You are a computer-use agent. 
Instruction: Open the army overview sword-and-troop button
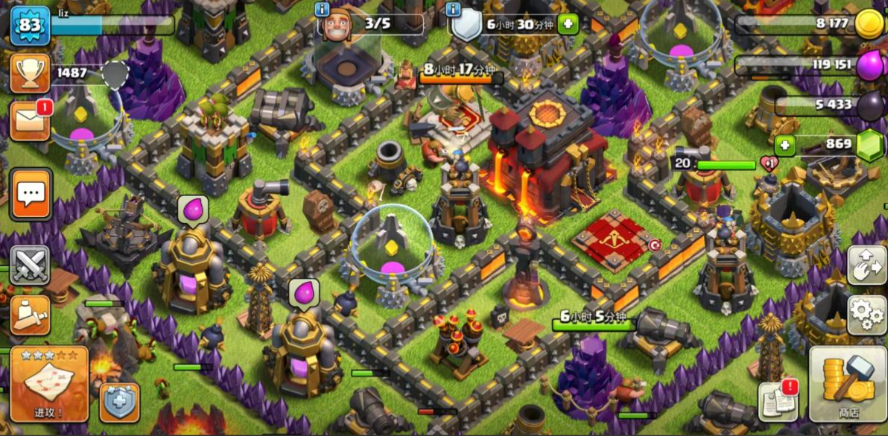point(30,315)
